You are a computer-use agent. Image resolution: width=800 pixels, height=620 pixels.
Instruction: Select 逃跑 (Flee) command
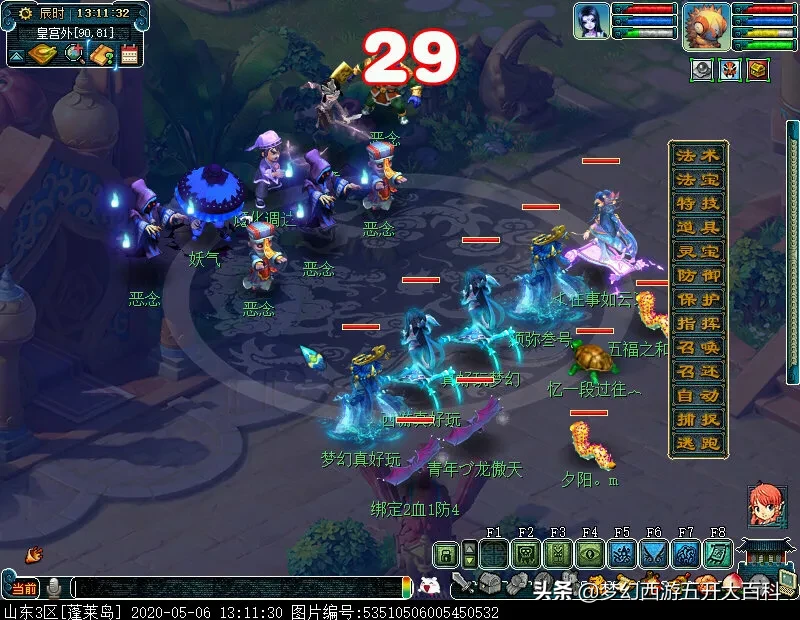pos(698,443)
